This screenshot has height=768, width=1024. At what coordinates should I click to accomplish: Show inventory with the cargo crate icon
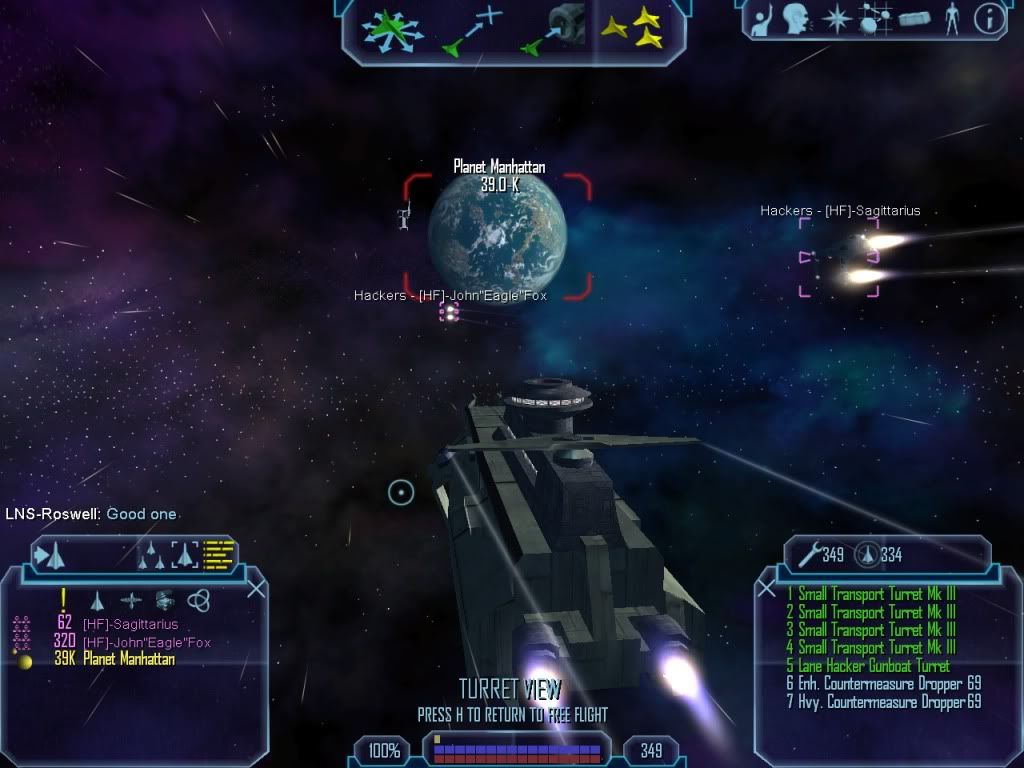[915, 18]
